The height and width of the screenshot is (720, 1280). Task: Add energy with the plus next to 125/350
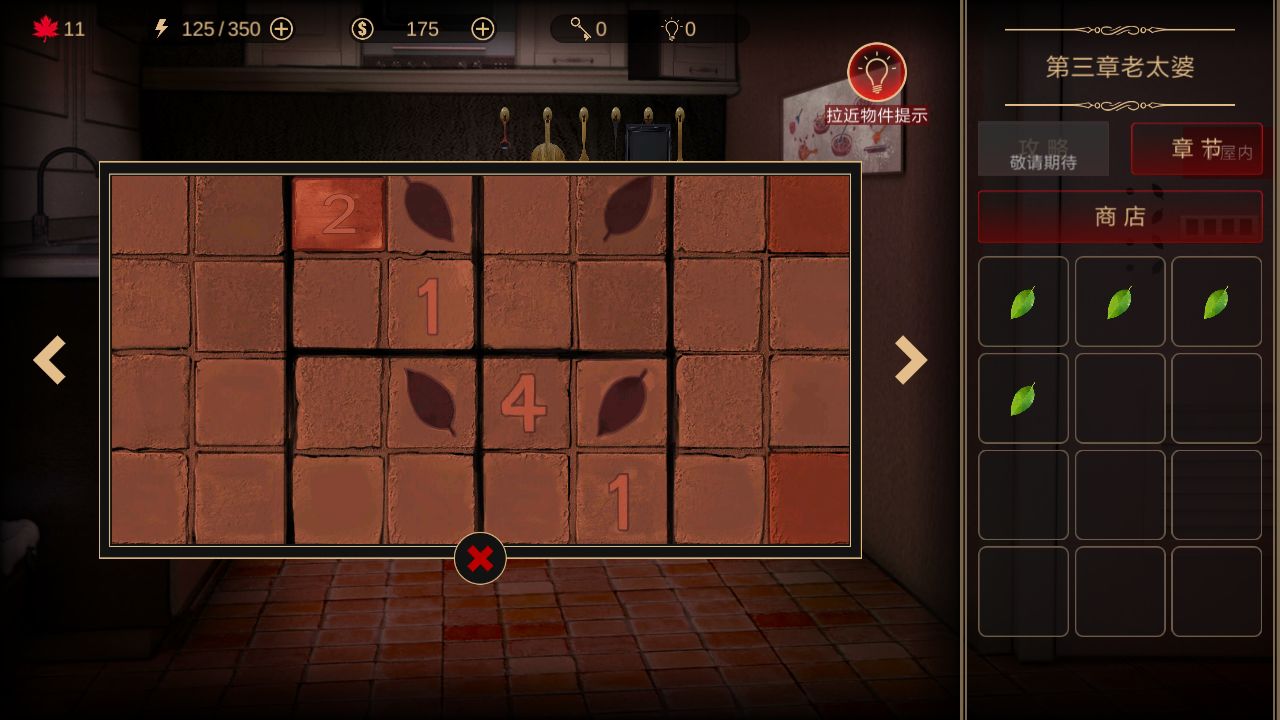282,29
